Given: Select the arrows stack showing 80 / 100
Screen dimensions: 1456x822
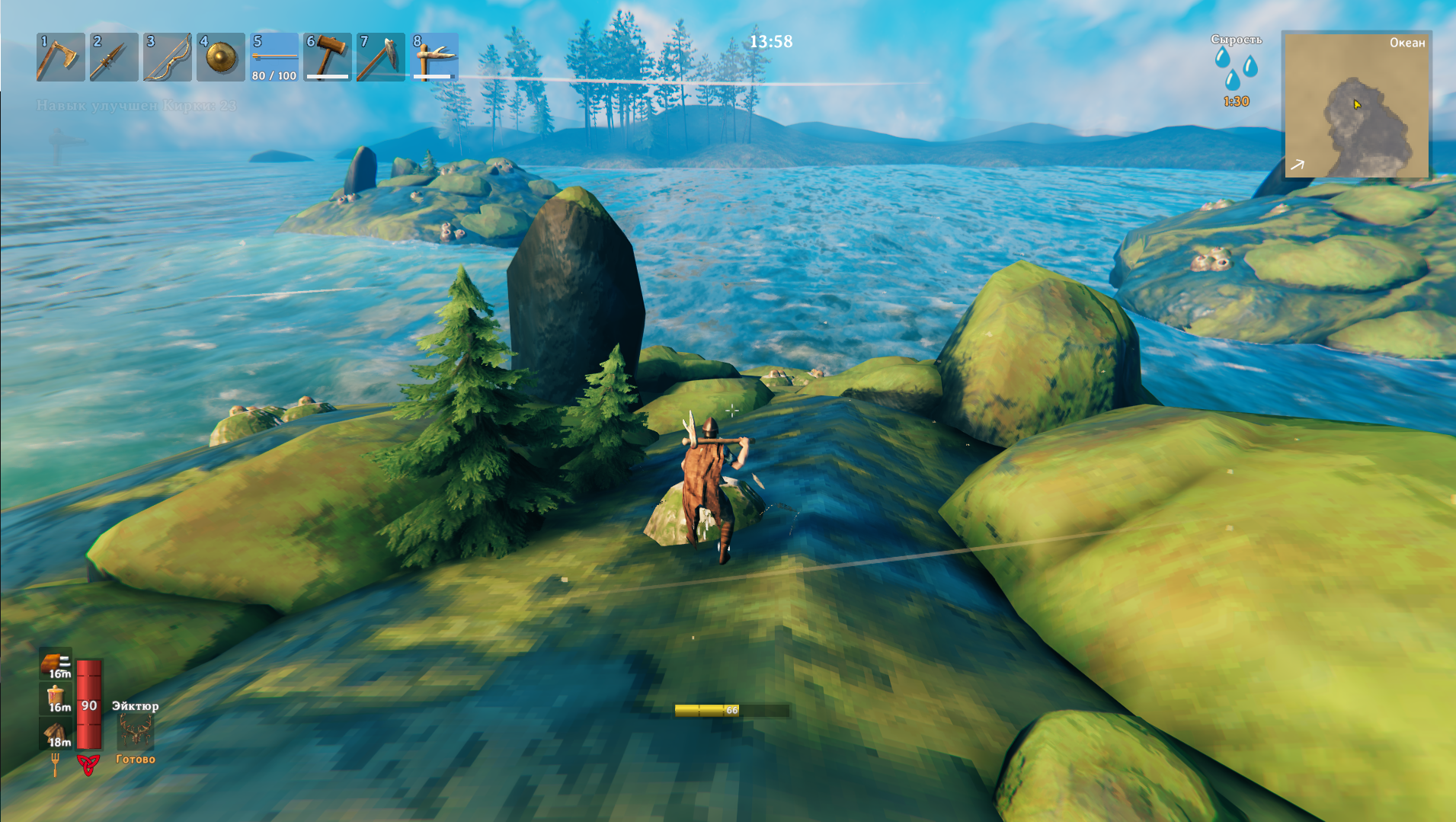Looking at the screenshot, I should (x=274, y=57).
